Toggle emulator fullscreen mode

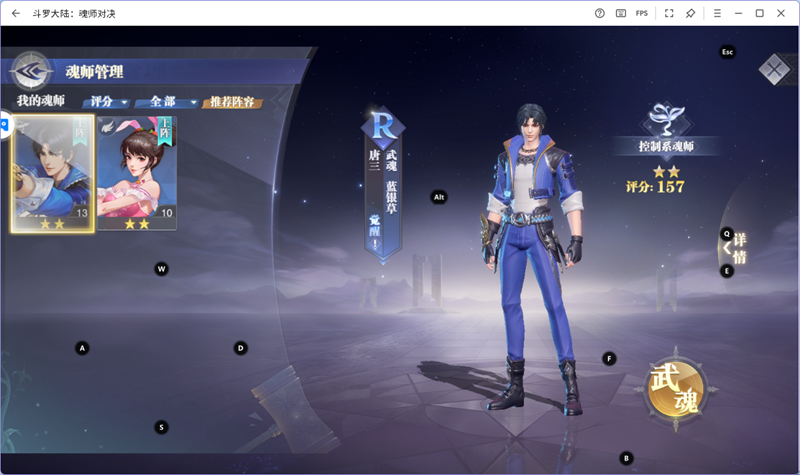(669, 13)
